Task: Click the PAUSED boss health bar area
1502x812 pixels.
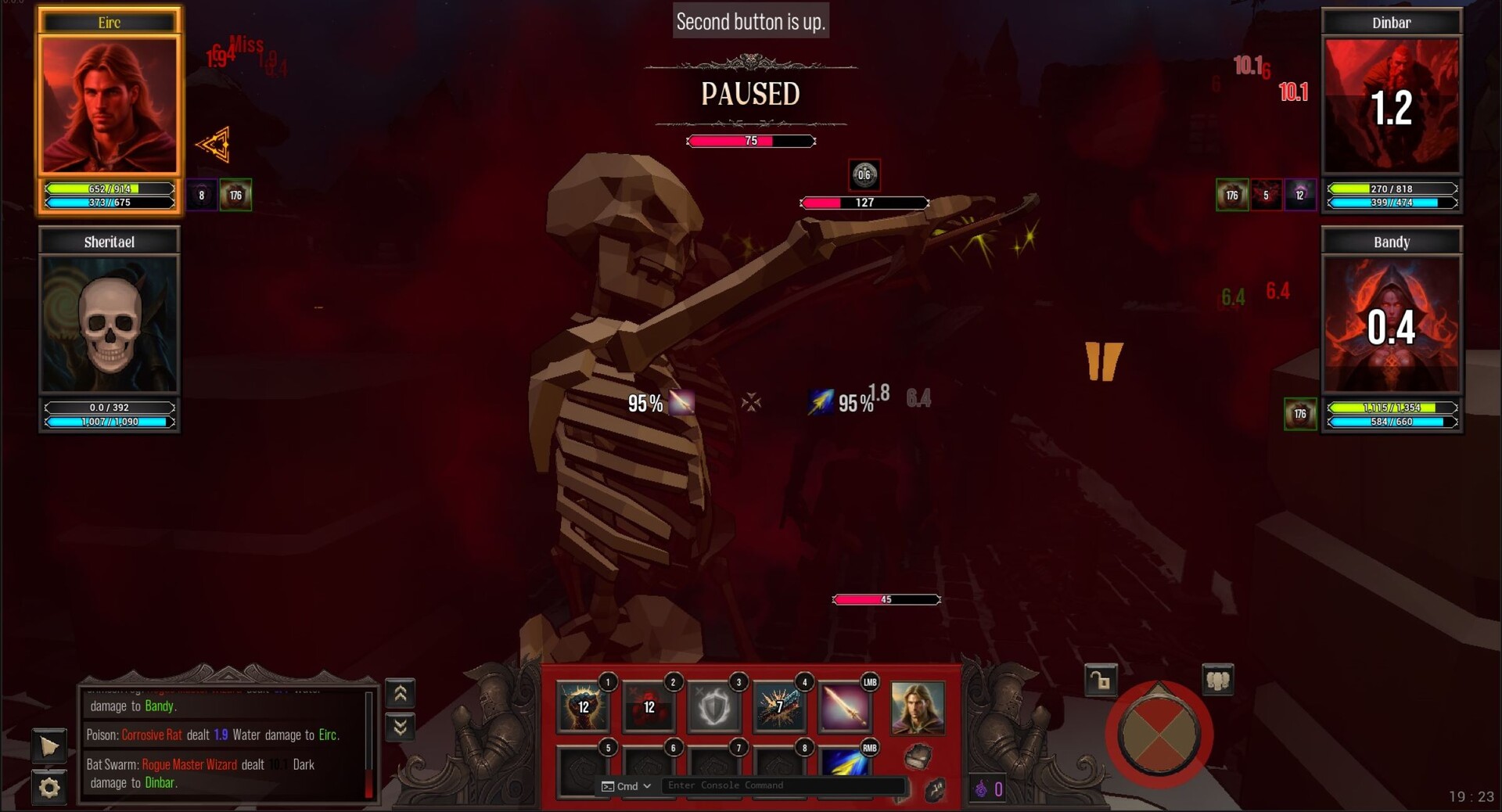Action: tap(750, 142)
